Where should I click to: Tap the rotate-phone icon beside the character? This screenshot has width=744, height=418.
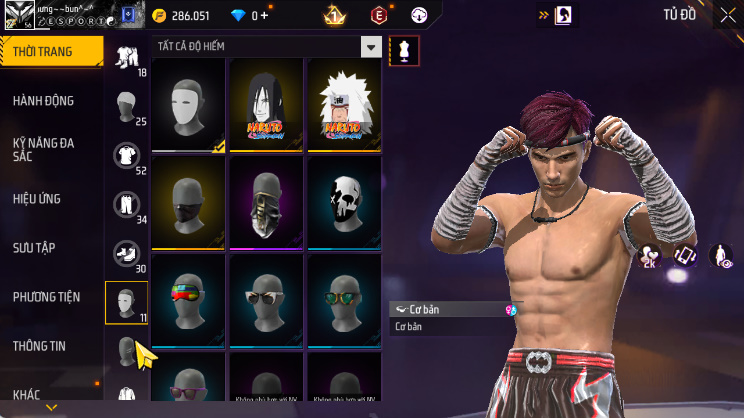pyautogui.click(x=685, y=256)
